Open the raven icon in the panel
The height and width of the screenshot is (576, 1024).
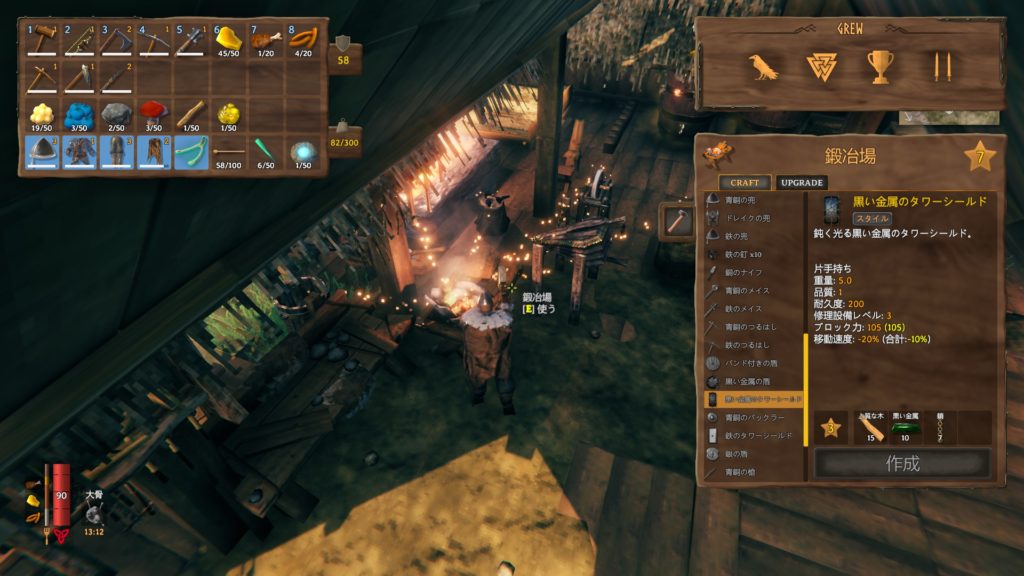764,67
